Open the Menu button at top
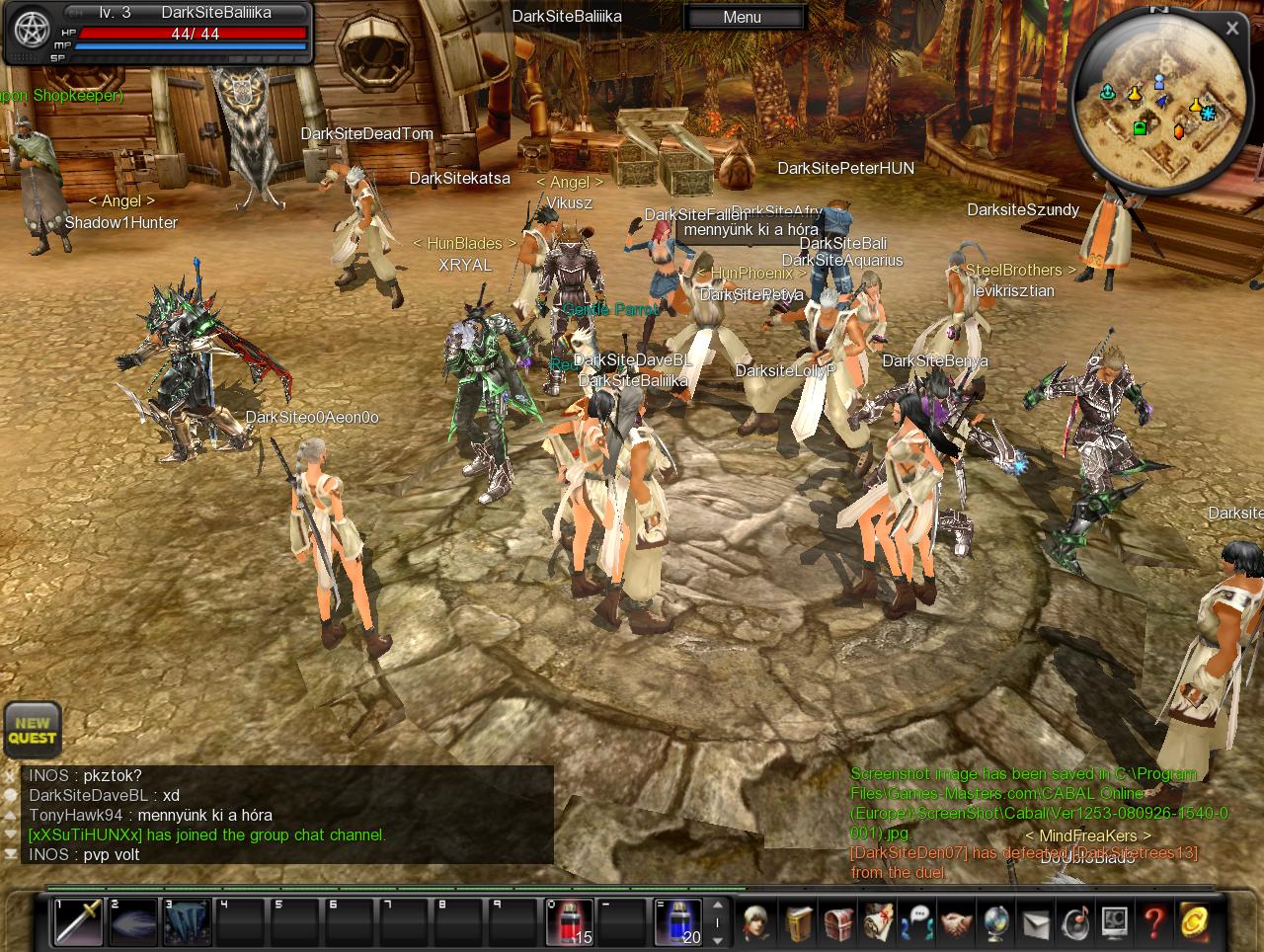The height and width of the screenshot is (952, 1264). click(x=743, y=17)
